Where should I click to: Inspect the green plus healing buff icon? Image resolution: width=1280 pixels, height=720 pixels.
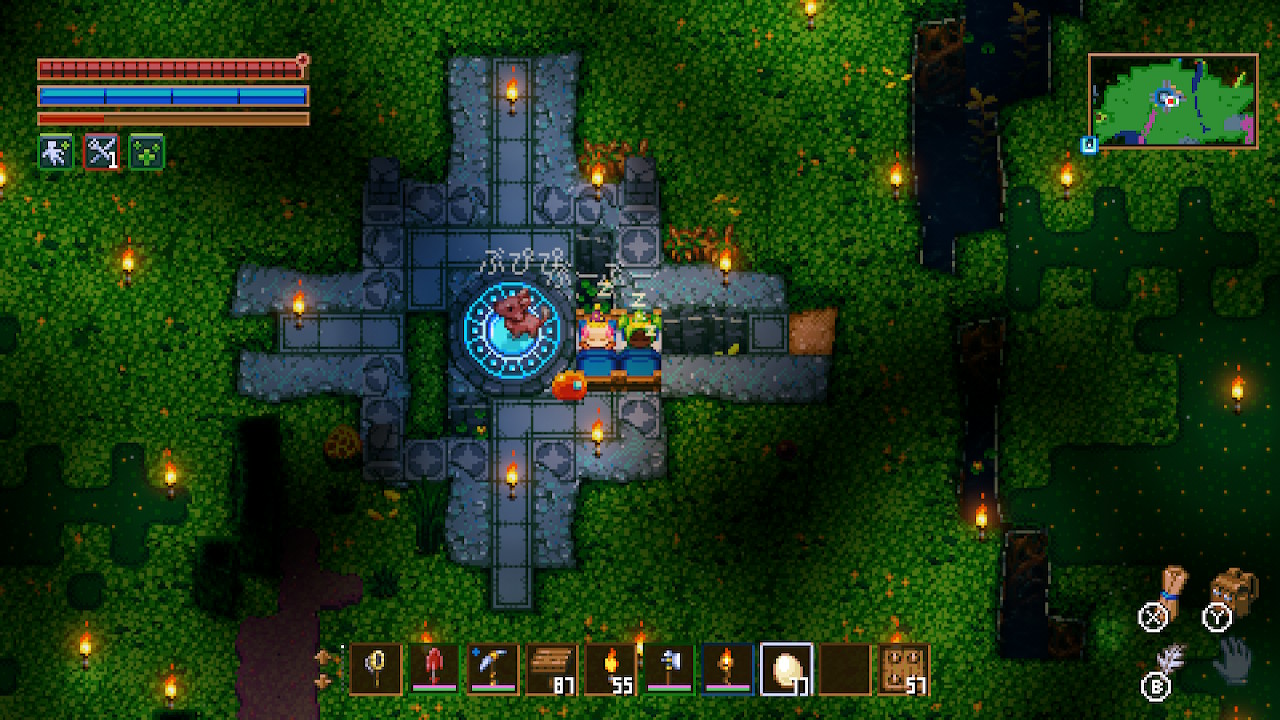[146, 152]
